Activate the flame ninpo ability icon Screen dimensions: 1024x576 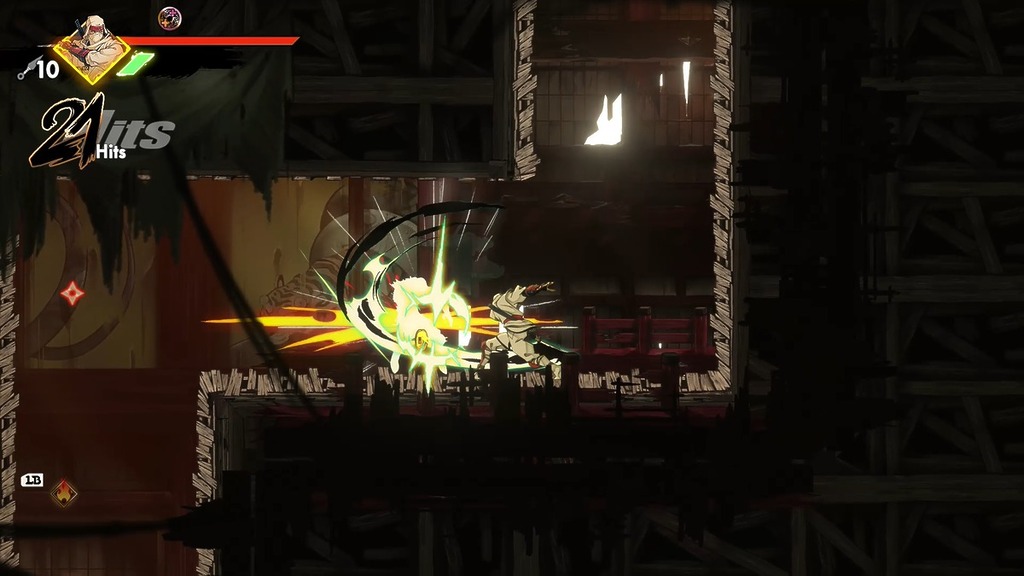click(x=64, y=492)
